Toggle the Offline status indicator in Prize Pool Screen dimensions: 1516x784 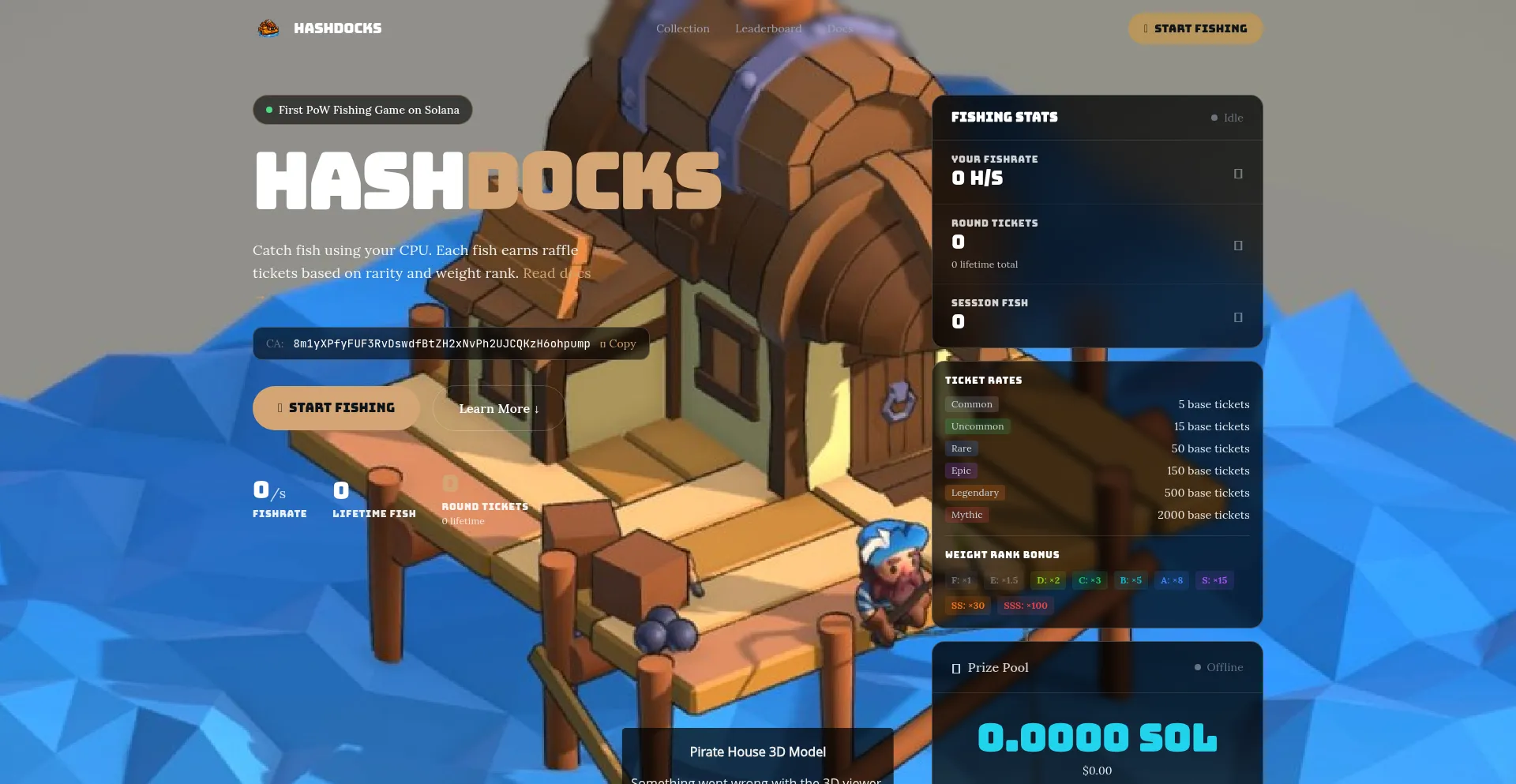point(1199,667)
